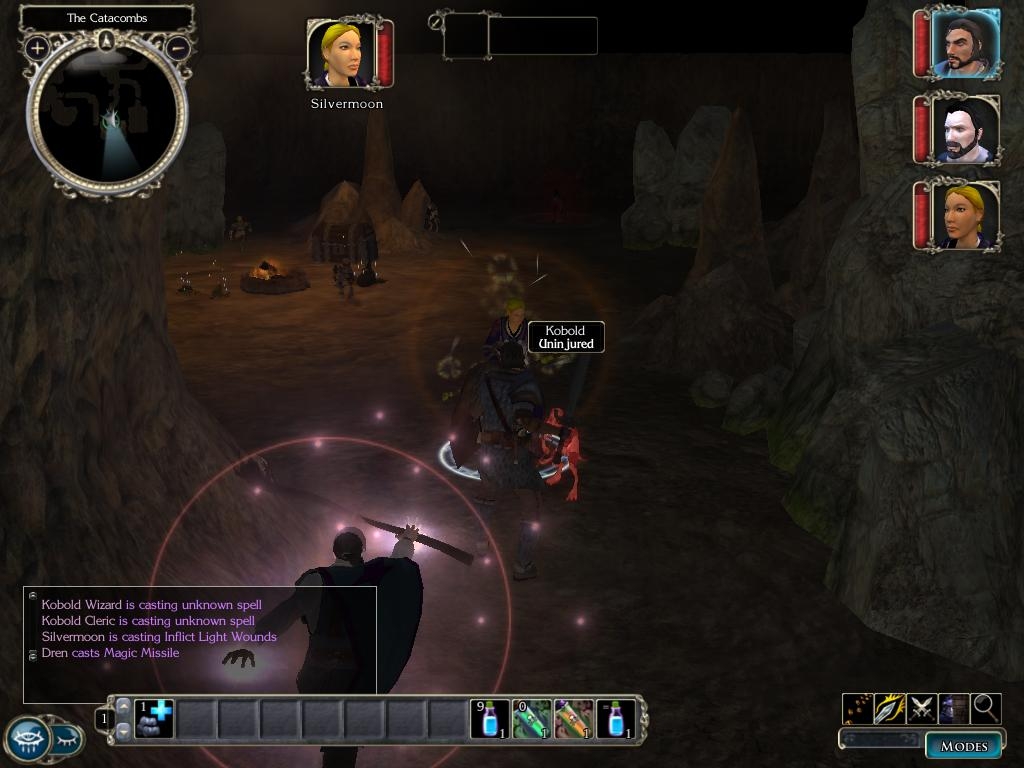Image resolution: width=1024 pixels, height=768 pixels.
Task: Zoom out the minimap with the minus button
Action: pyautogui.click(x=178, y=47)
